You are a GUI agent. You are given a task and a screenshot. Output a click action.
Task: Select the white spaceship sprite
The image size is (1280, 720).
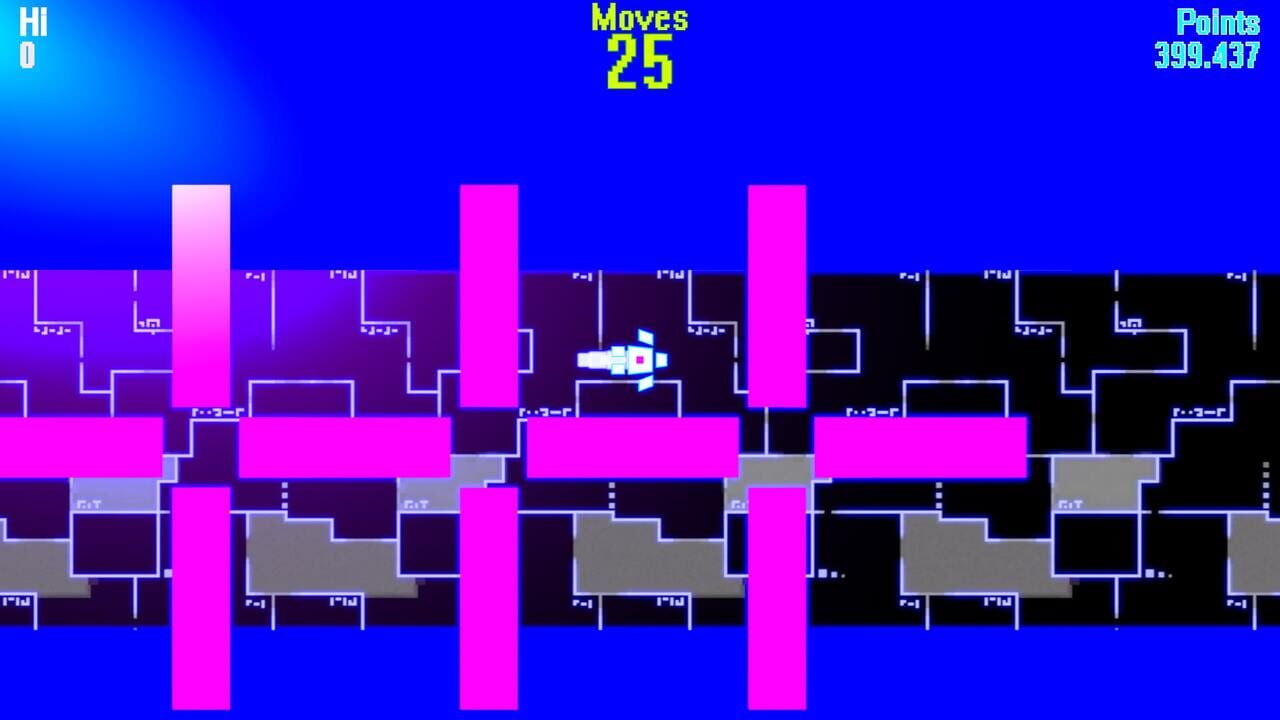pyautogui.click(x=618, y=358)
